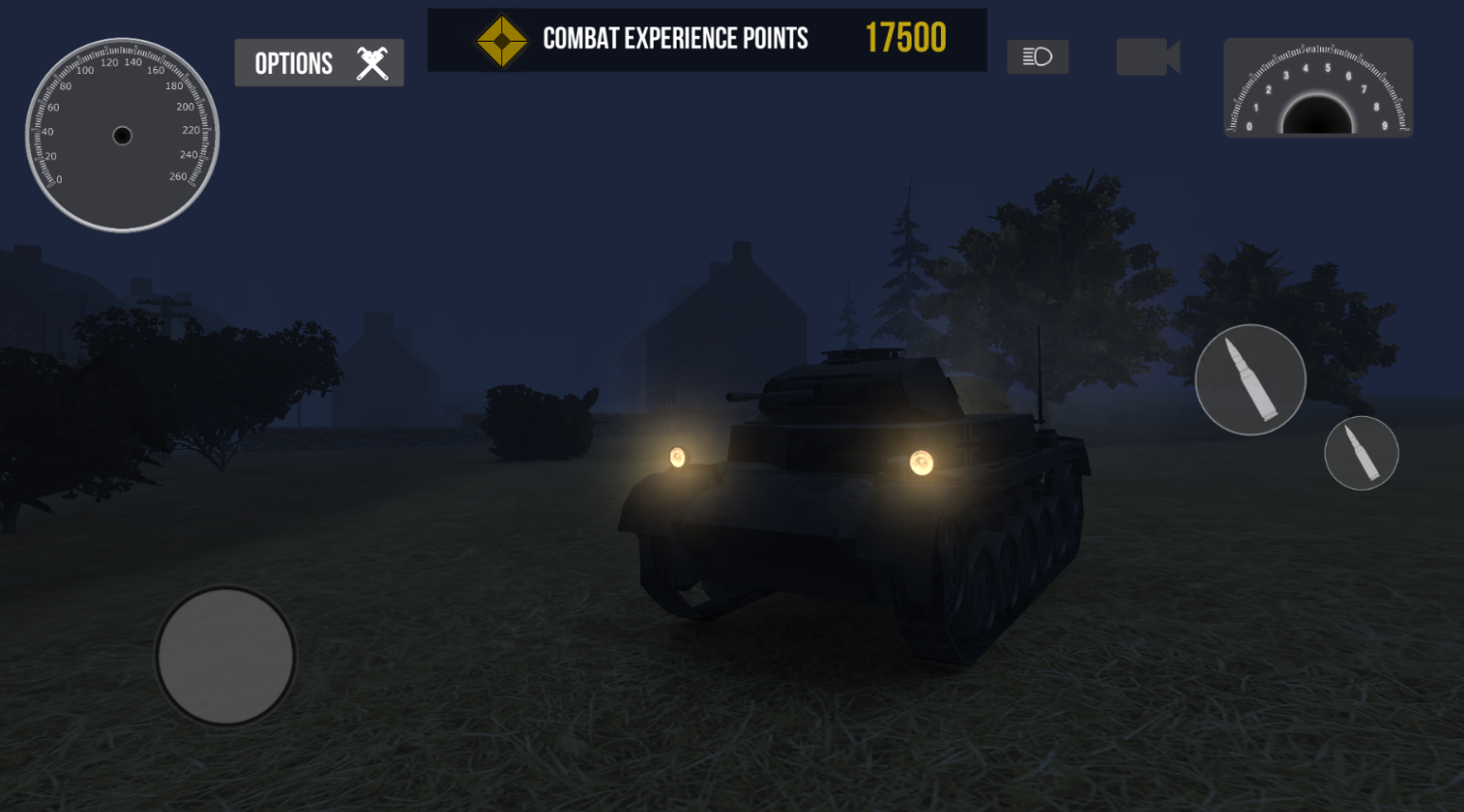Screen dimensions: 1464x812
Task: Select the Combat Experience Points banner
Action: coord(708,39)
